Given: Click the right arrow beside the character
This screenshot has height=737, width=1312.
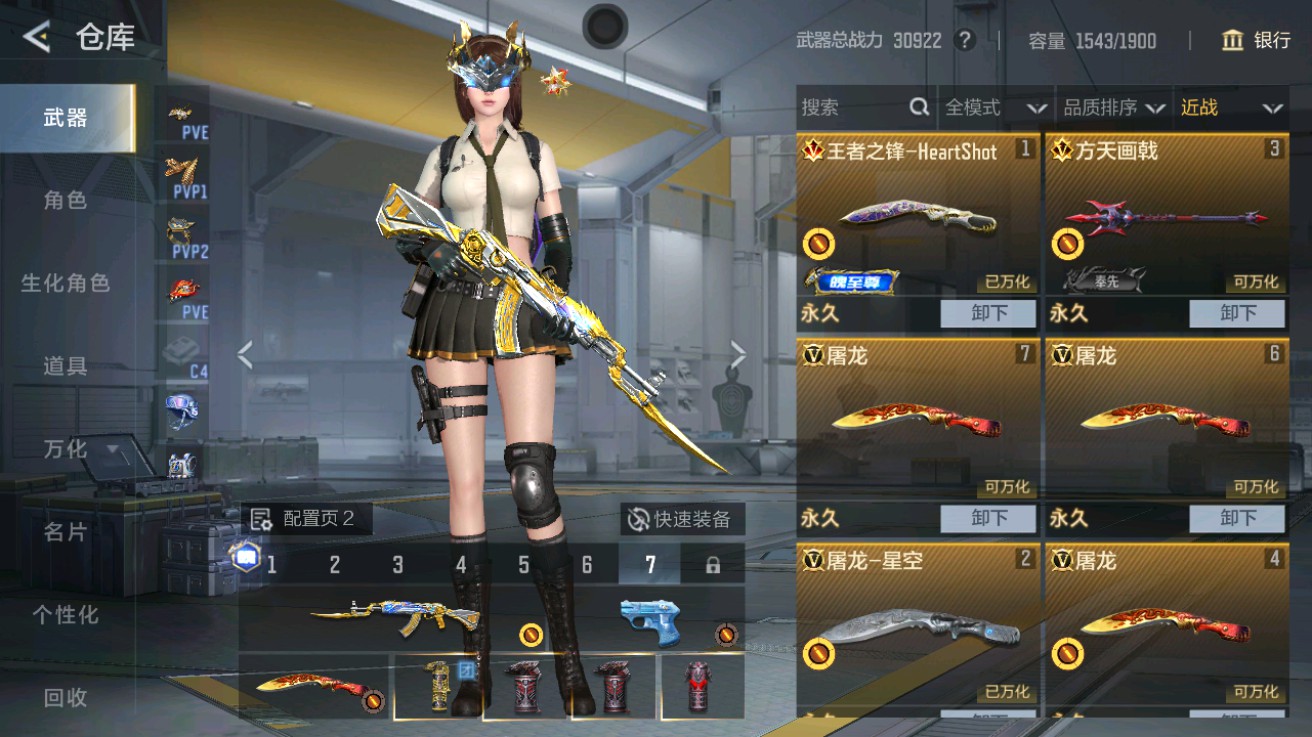Looking at the screenshot, I should [x=740, y=355].
